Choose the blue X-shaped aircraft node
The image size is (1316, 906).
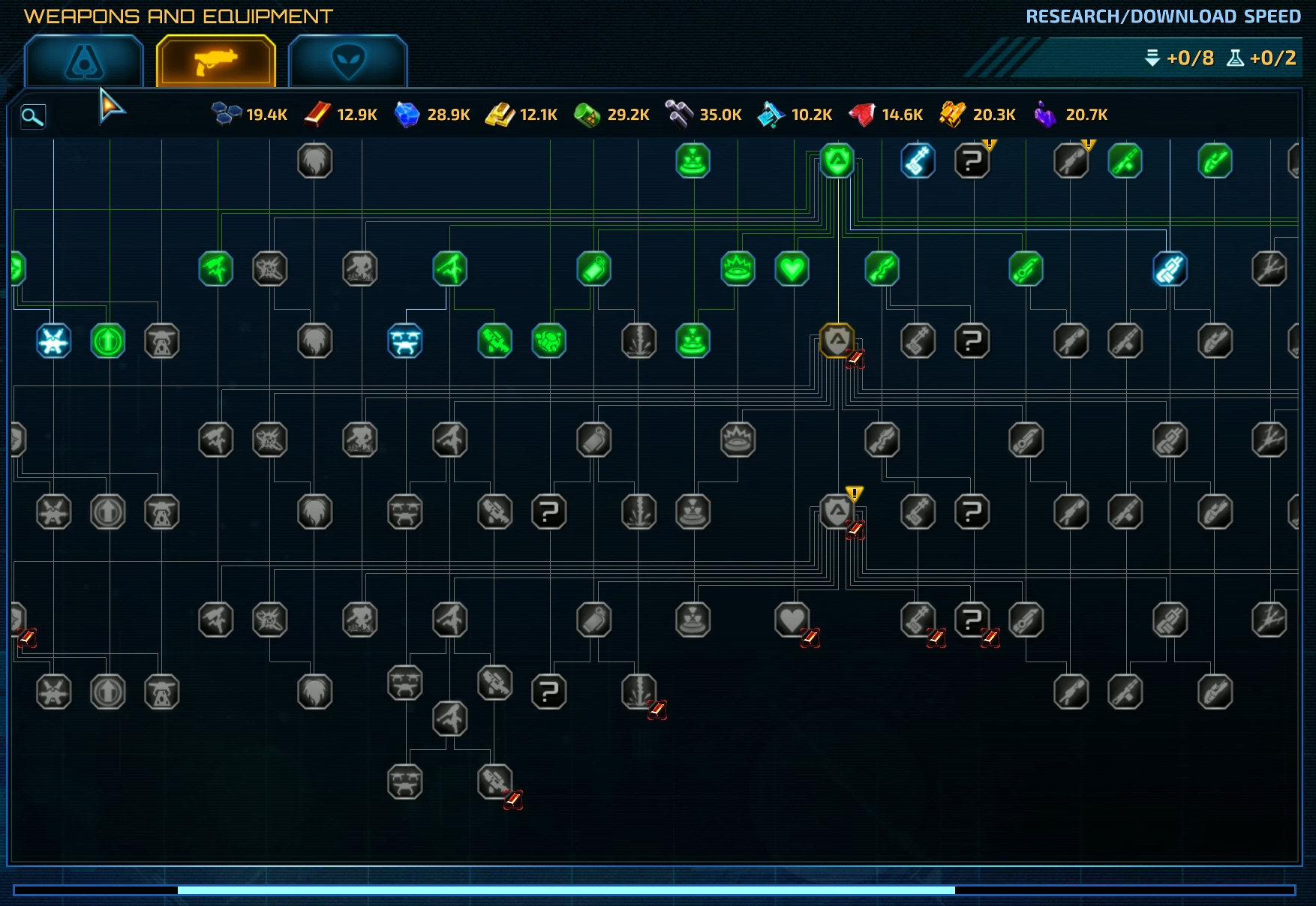pos(54,341)
